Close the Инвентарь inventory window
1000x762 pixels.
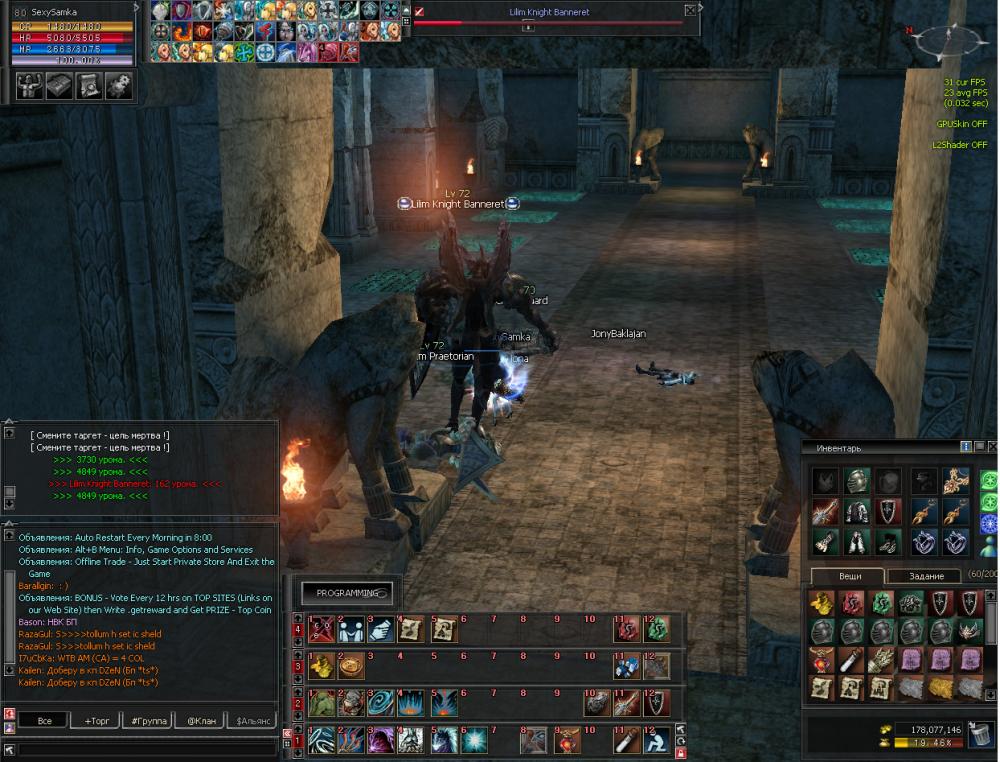[992, 446]
